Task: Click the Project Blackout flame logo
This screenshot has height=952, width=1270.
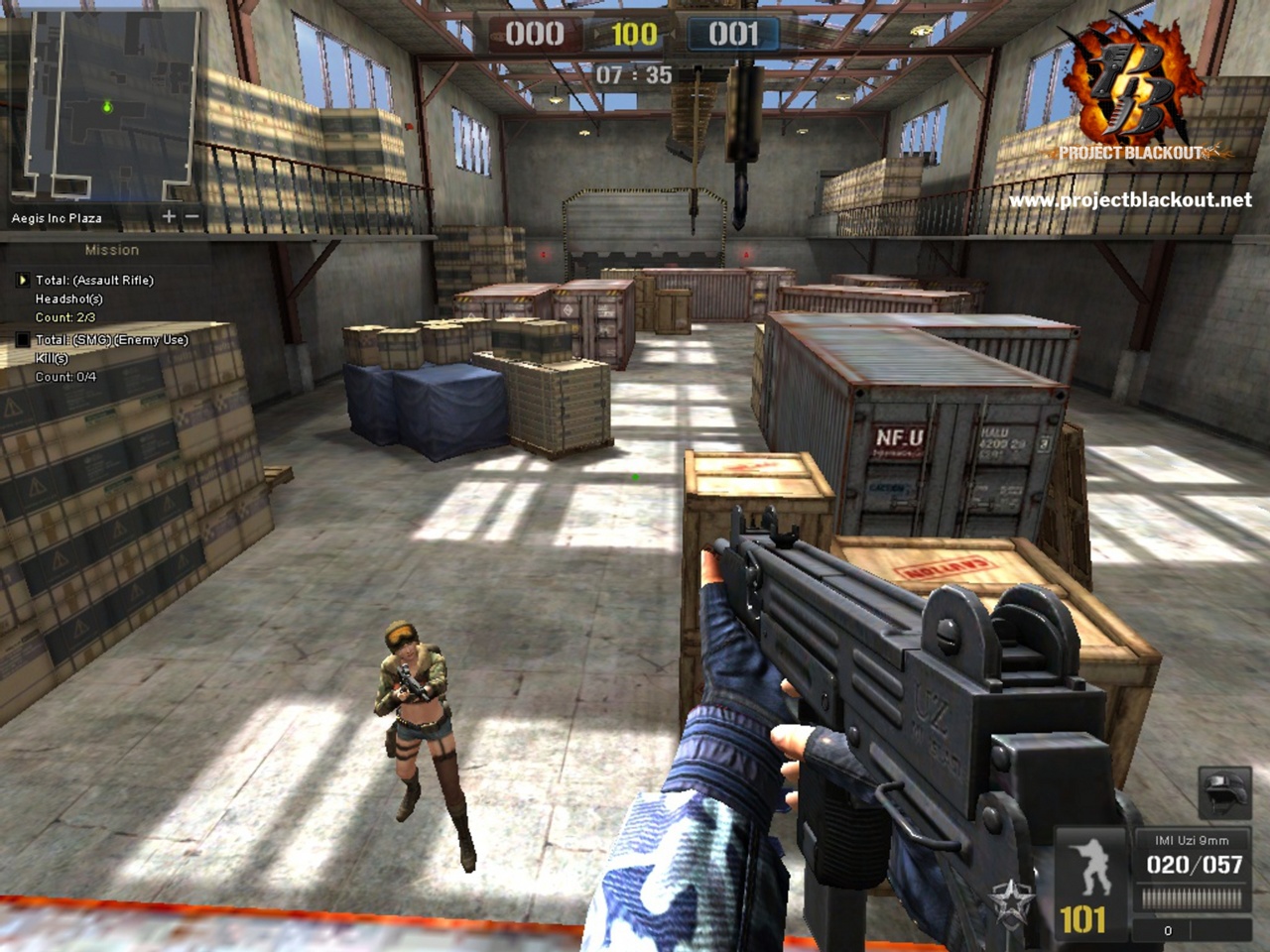Action: [x=1137, y=79]
